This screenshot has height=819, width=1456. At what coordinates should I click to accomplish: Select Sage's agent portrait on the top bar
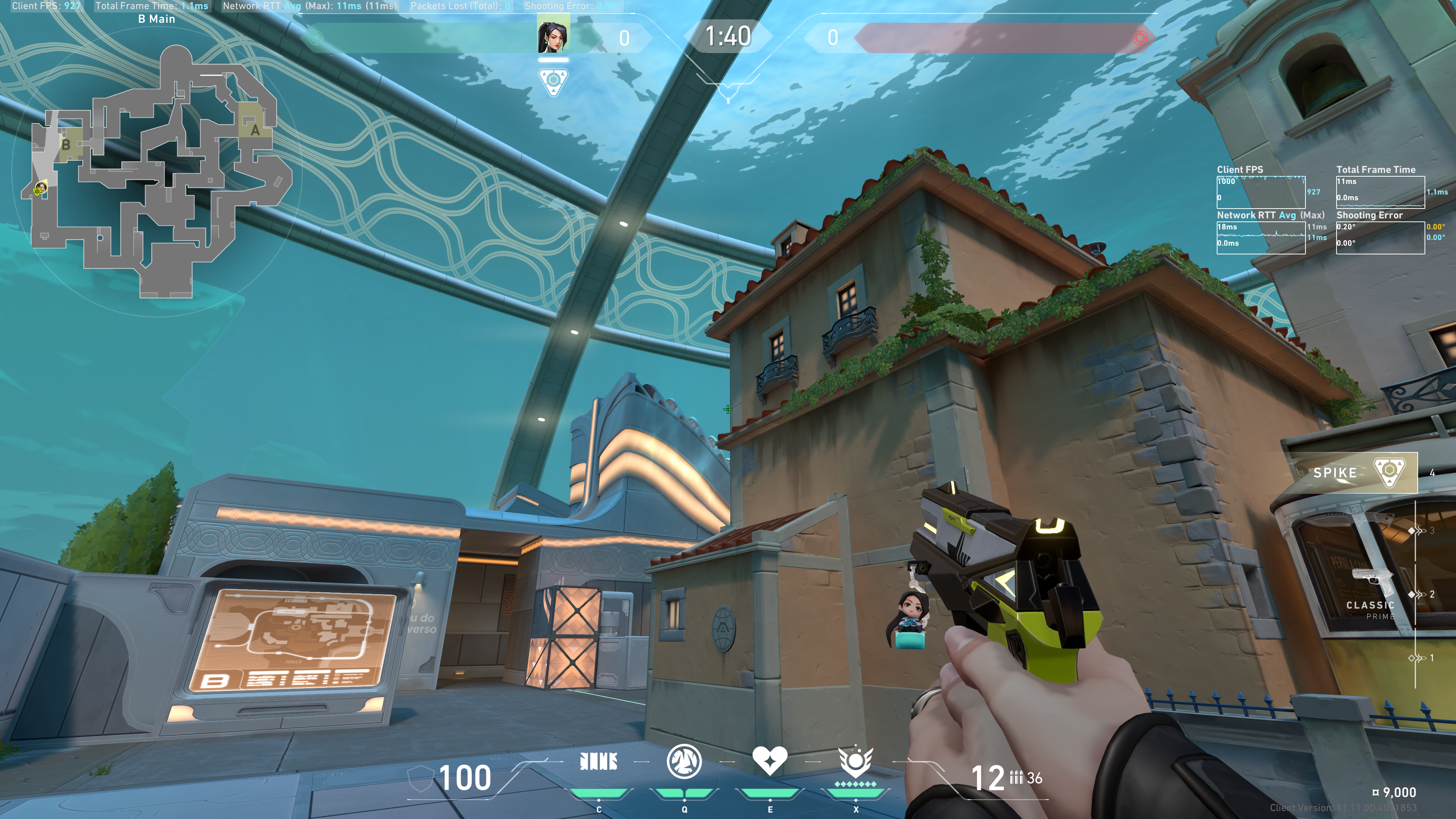click(x=553, y=35)
